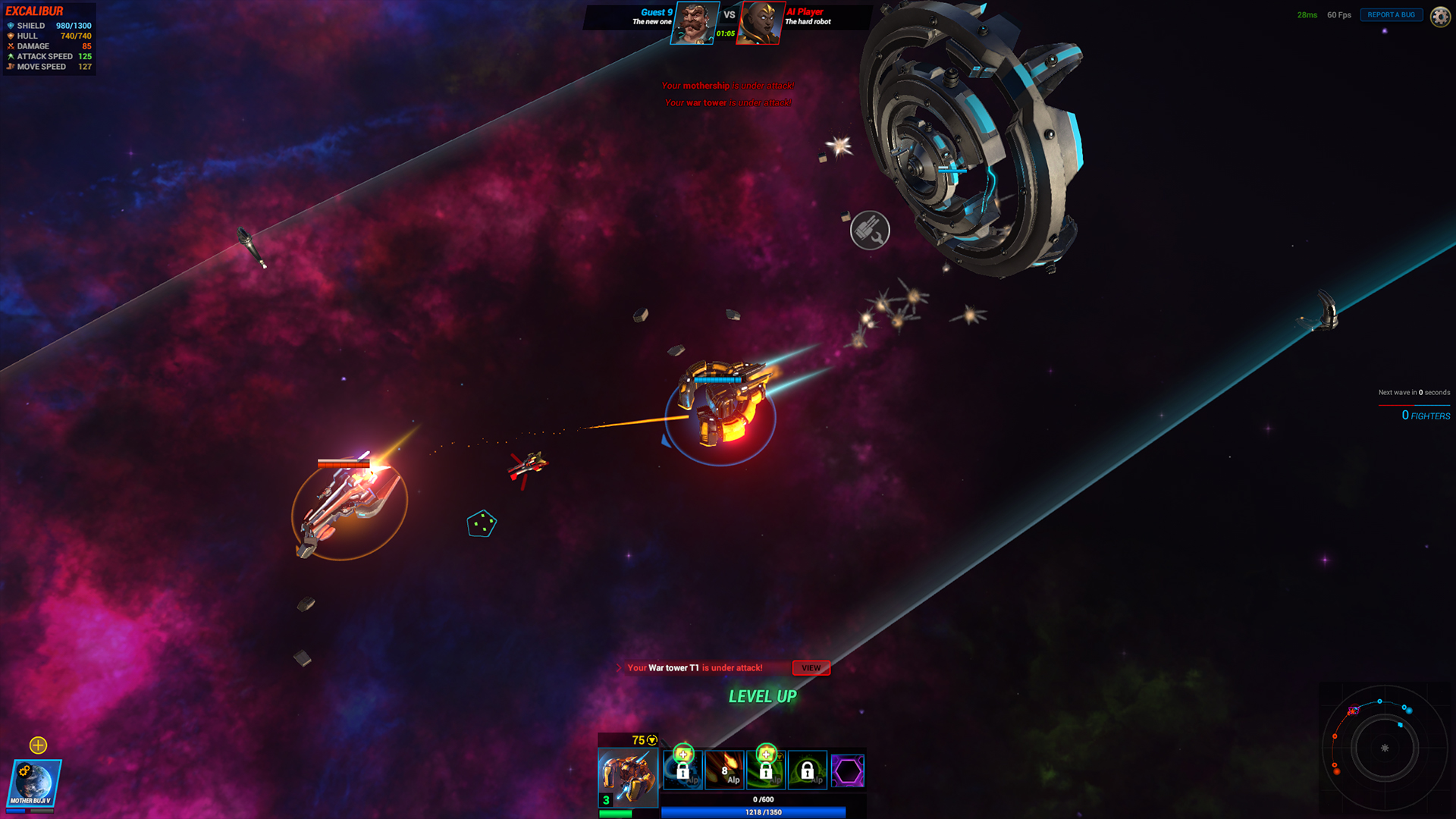Toggle the green plus upgrade on third ability slot
1456x819 pixels.
pyautogui.click(x=767, y=755)
